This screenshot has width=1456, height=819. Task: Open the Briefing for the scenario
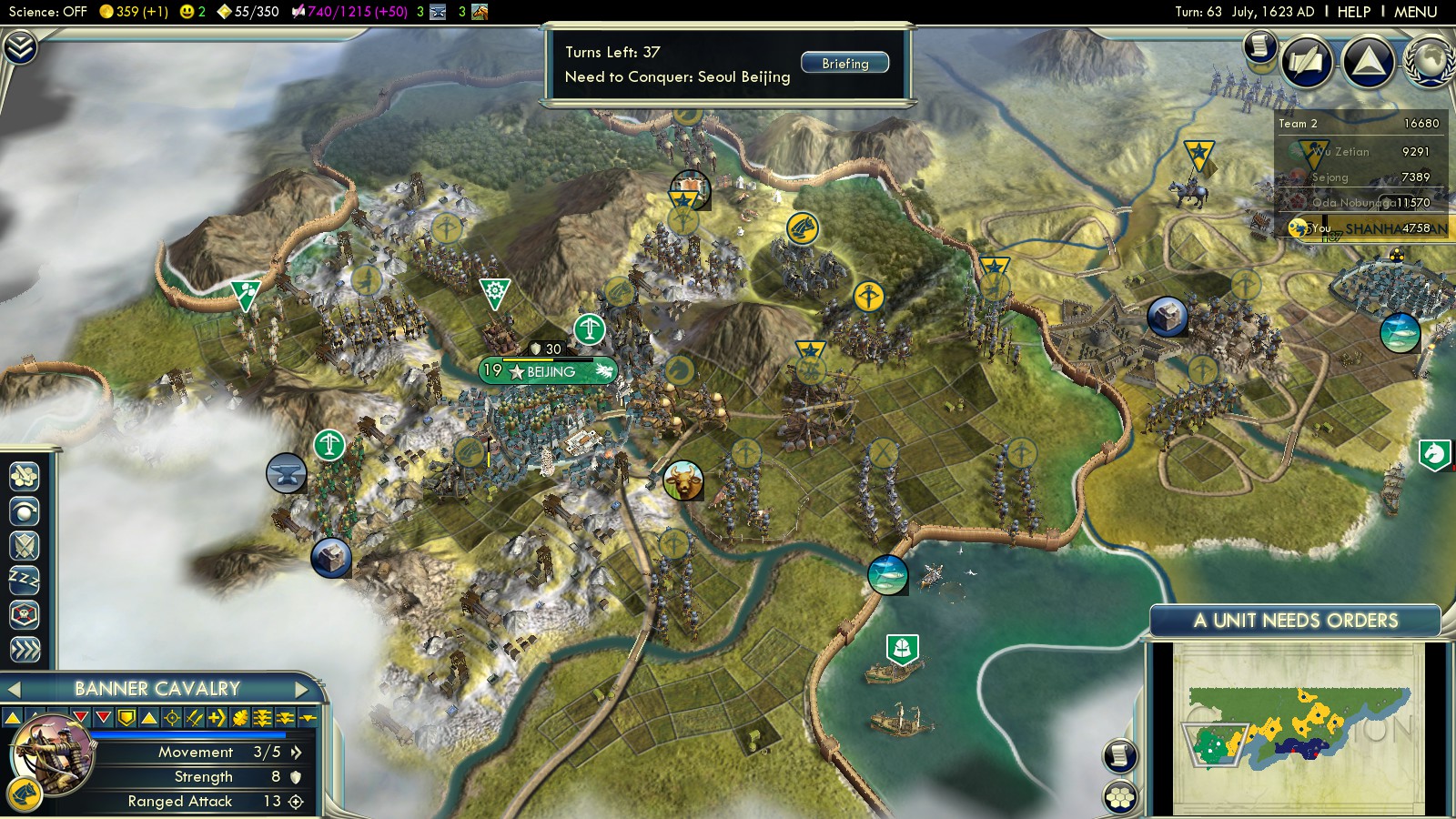click(x=844, y=63)
